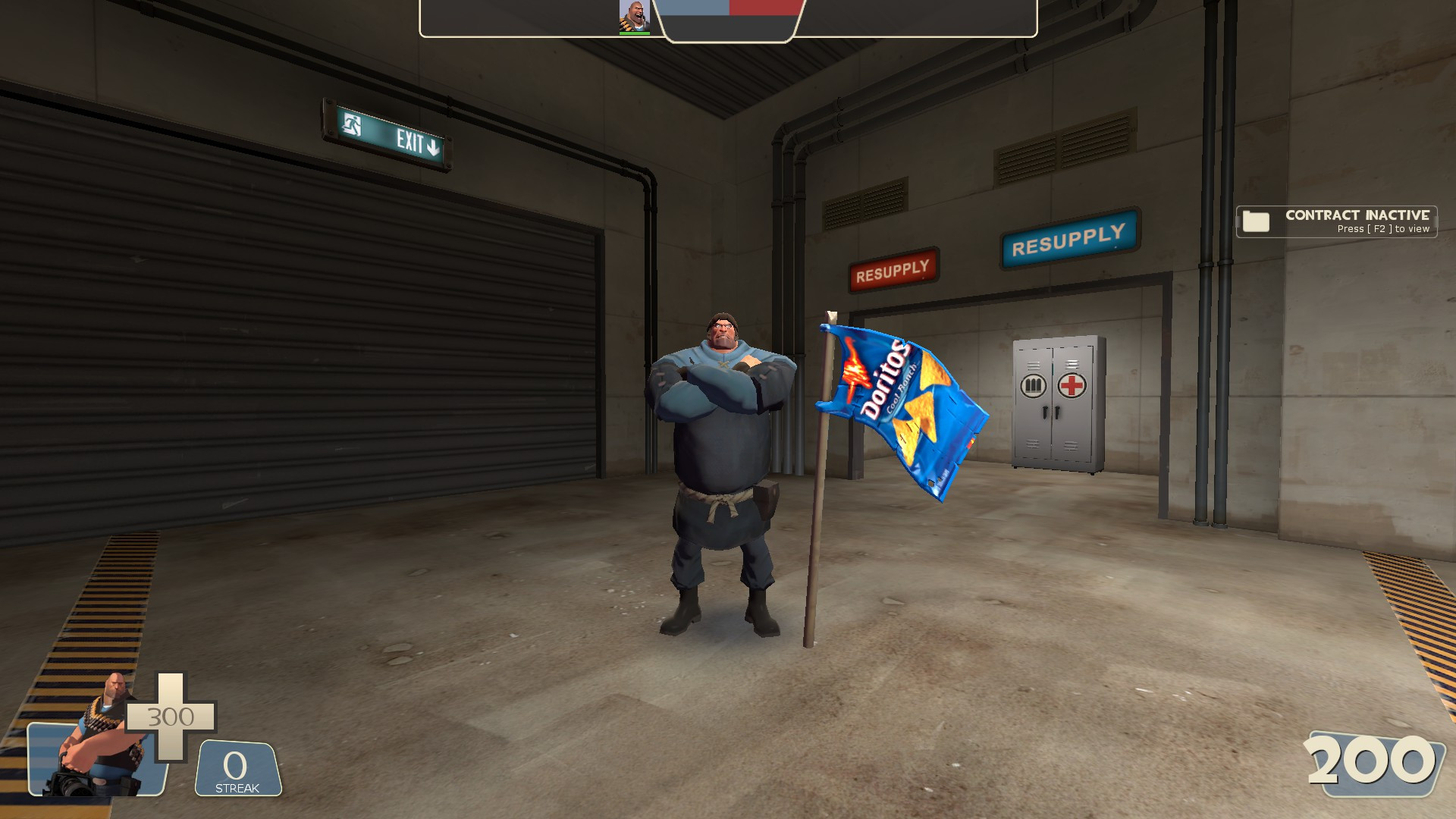This screenshot has height=819, width=1456.
Task: Click the contract folder icon
Action: [x=1255, y=222]
